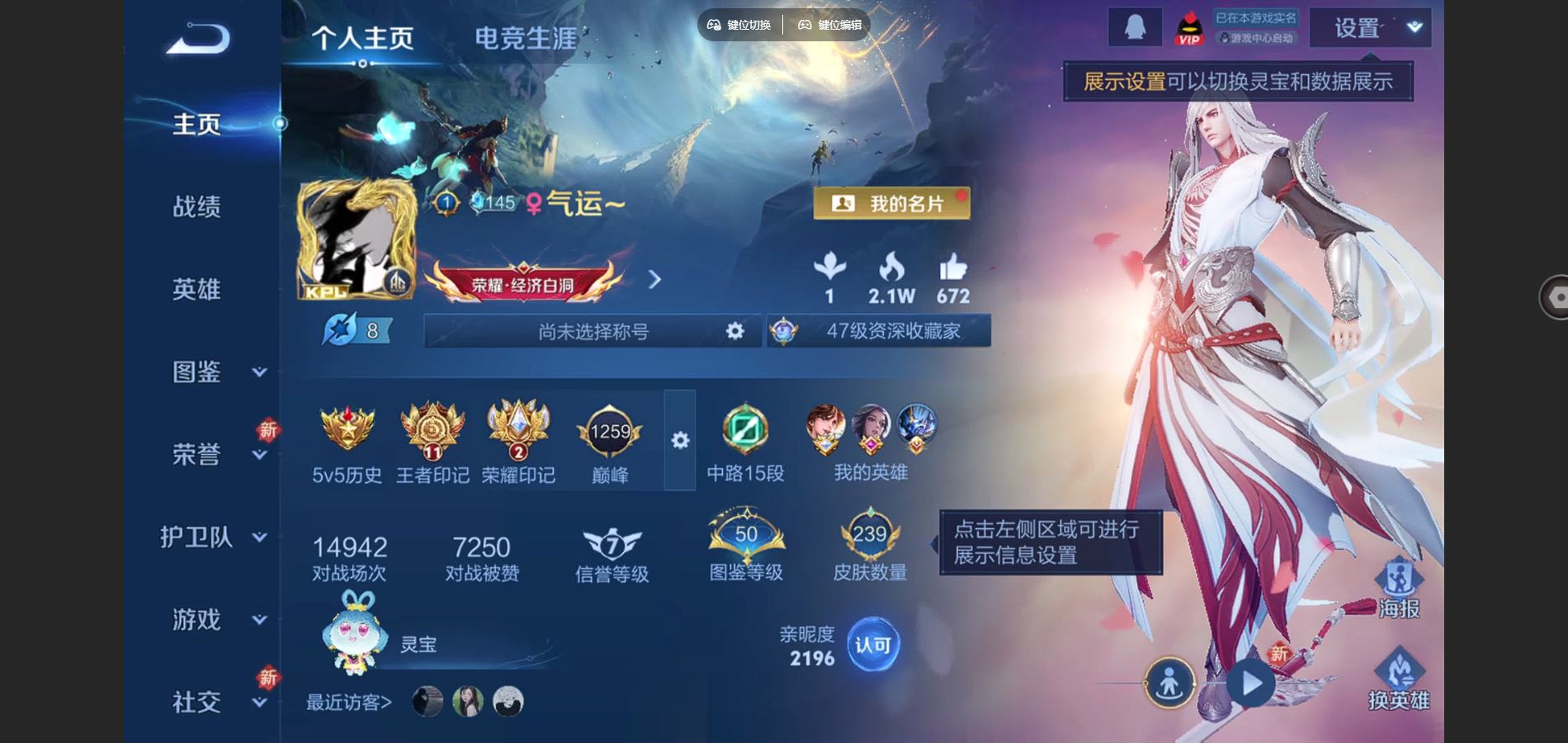
Task: Click the gear beside 尚未选择称号
Action: (x=733, y=330)
